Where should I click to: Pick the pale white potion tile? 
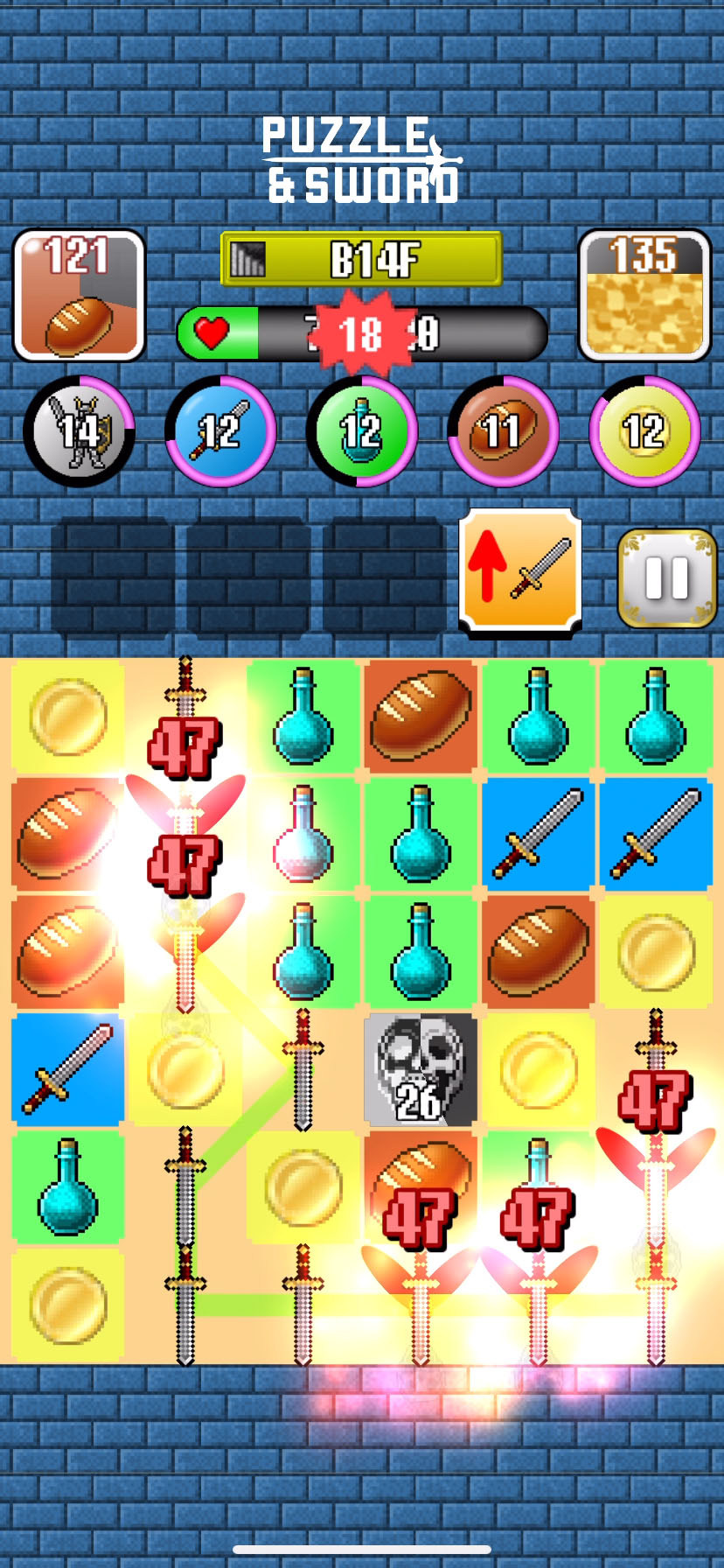(303, 834)
